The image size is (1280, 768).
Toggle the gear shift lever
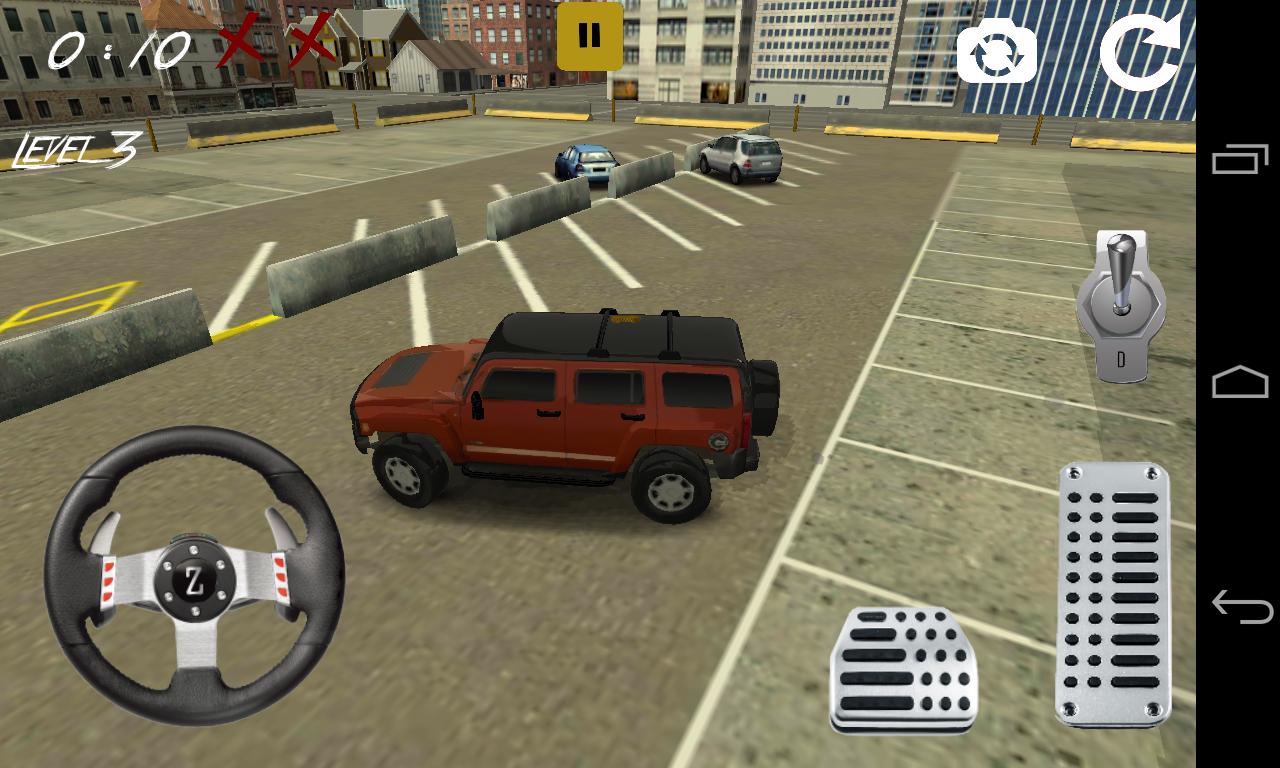[x=1121, y=305]
